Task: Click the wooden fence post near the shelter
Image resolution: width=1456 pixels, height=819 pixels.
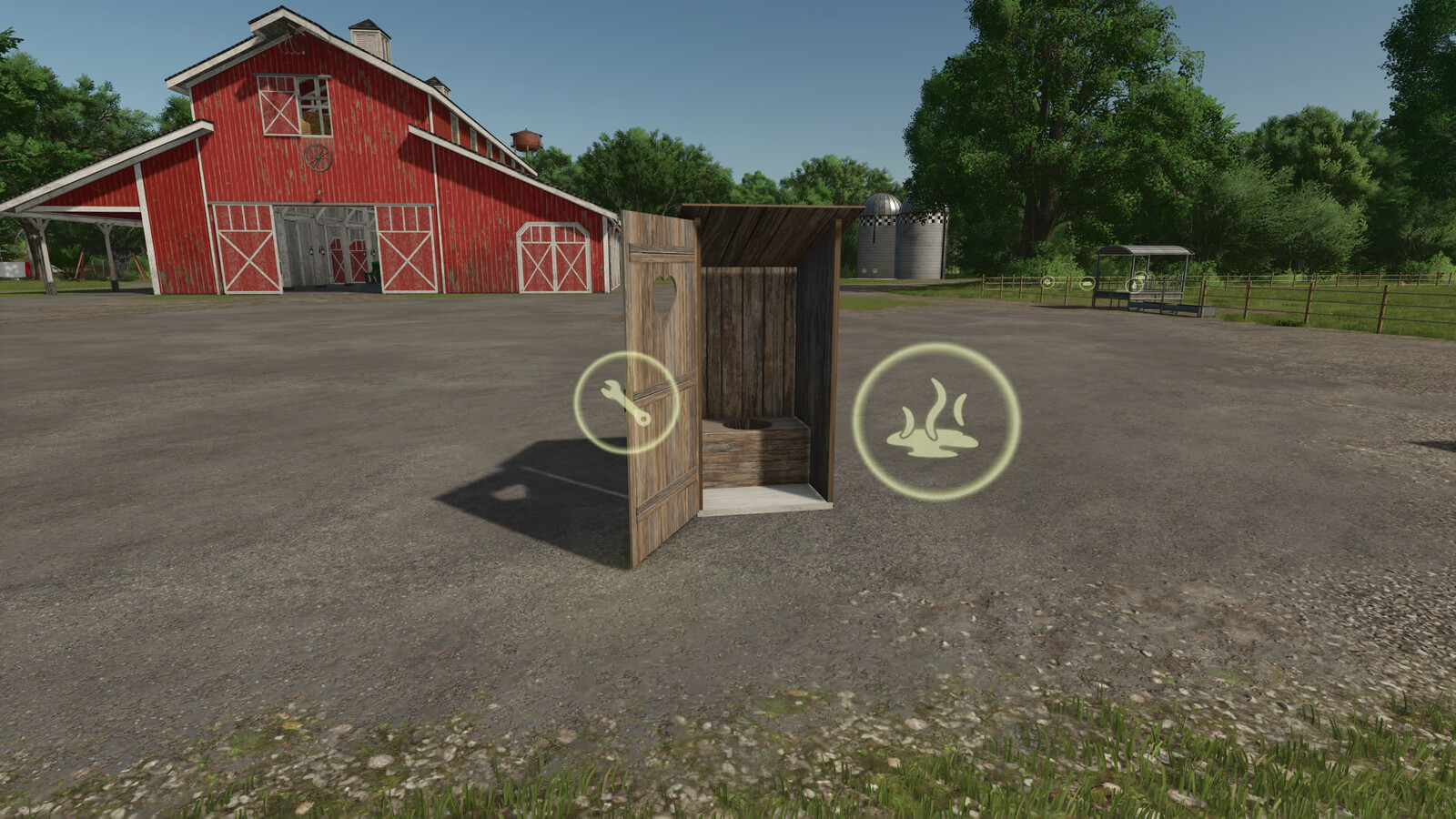Action: pyautogui.click(x=1205, y=296)
